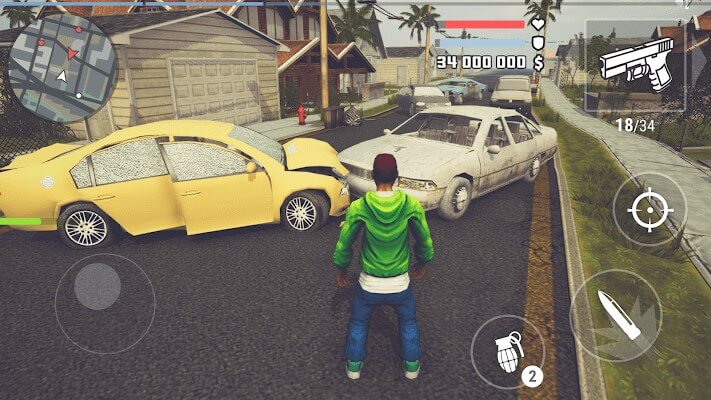Attack with the knife melee button
This screenshot has height=400, width=711.
(615, 315)
